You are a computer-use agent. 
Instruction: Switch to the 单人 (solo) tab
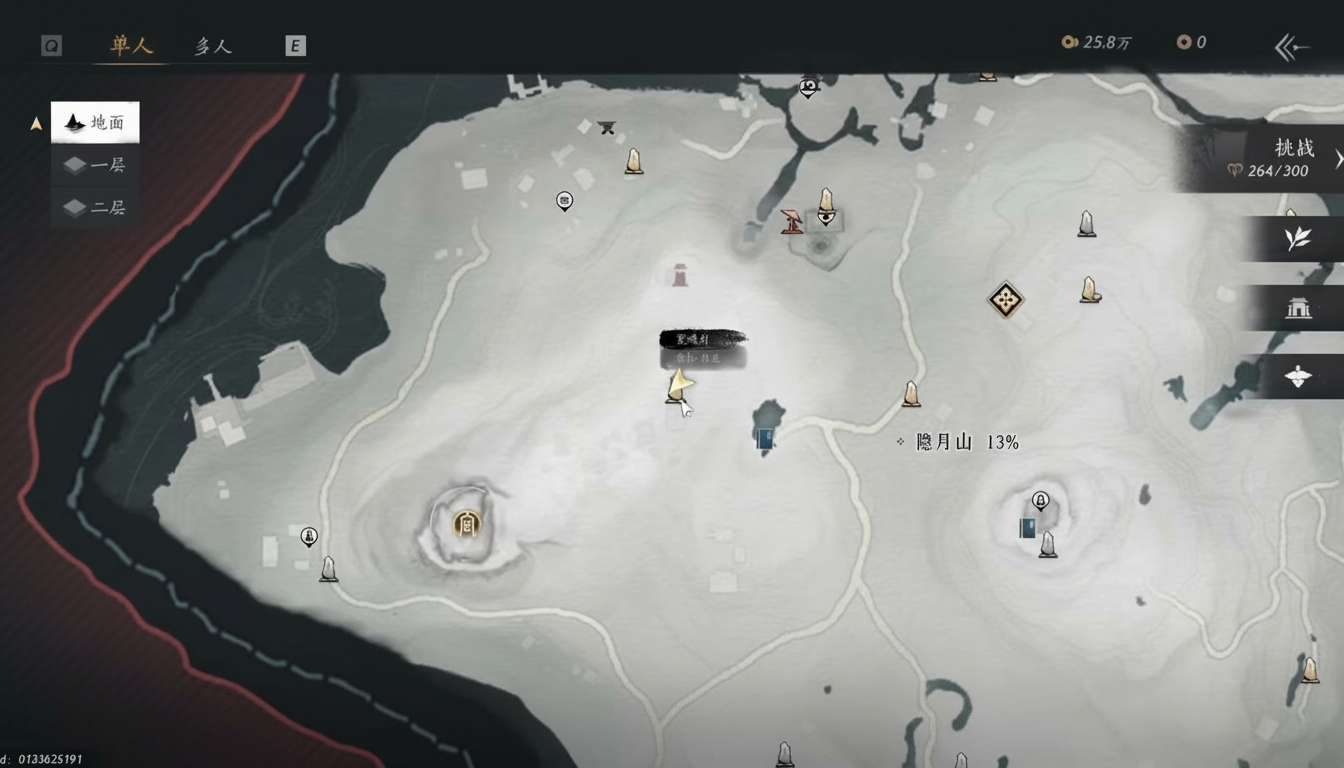click(x=131, y=46)
